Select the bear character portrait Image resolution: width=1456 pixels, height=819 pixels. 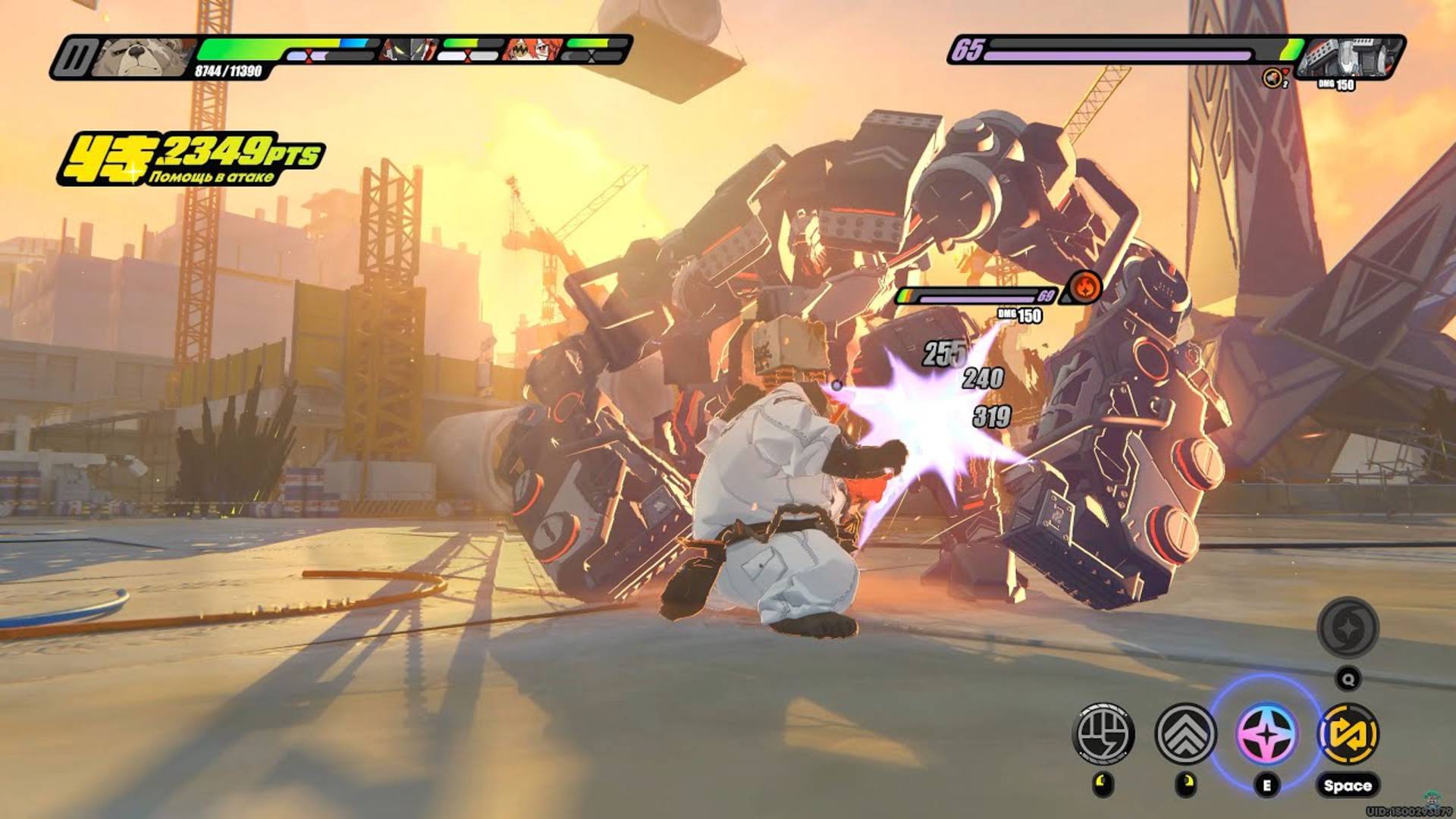pyautogui.click(x=144, y=57)
